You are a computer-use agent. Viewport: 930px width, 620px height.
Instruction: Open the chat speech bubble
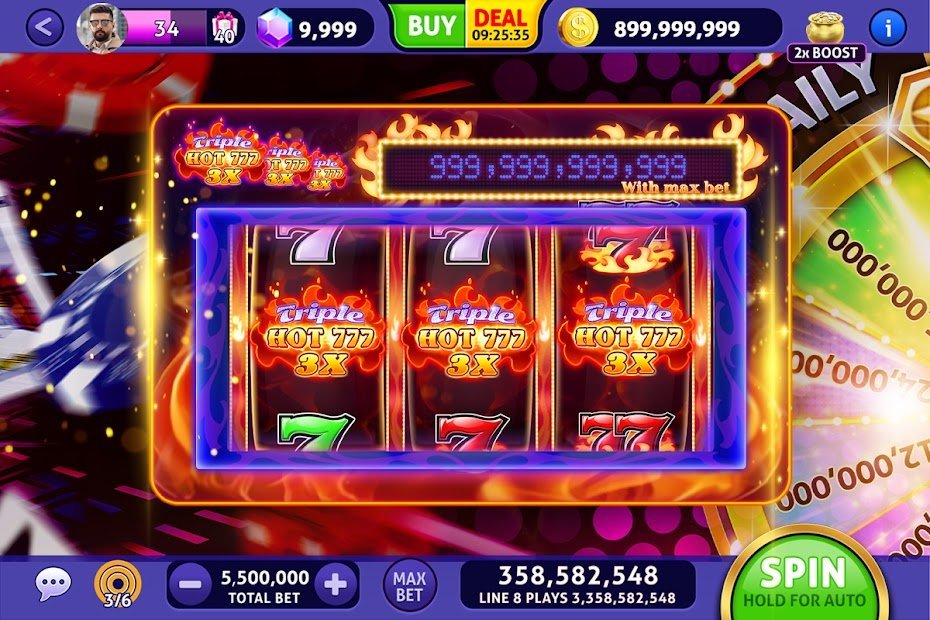pos(53,584)
